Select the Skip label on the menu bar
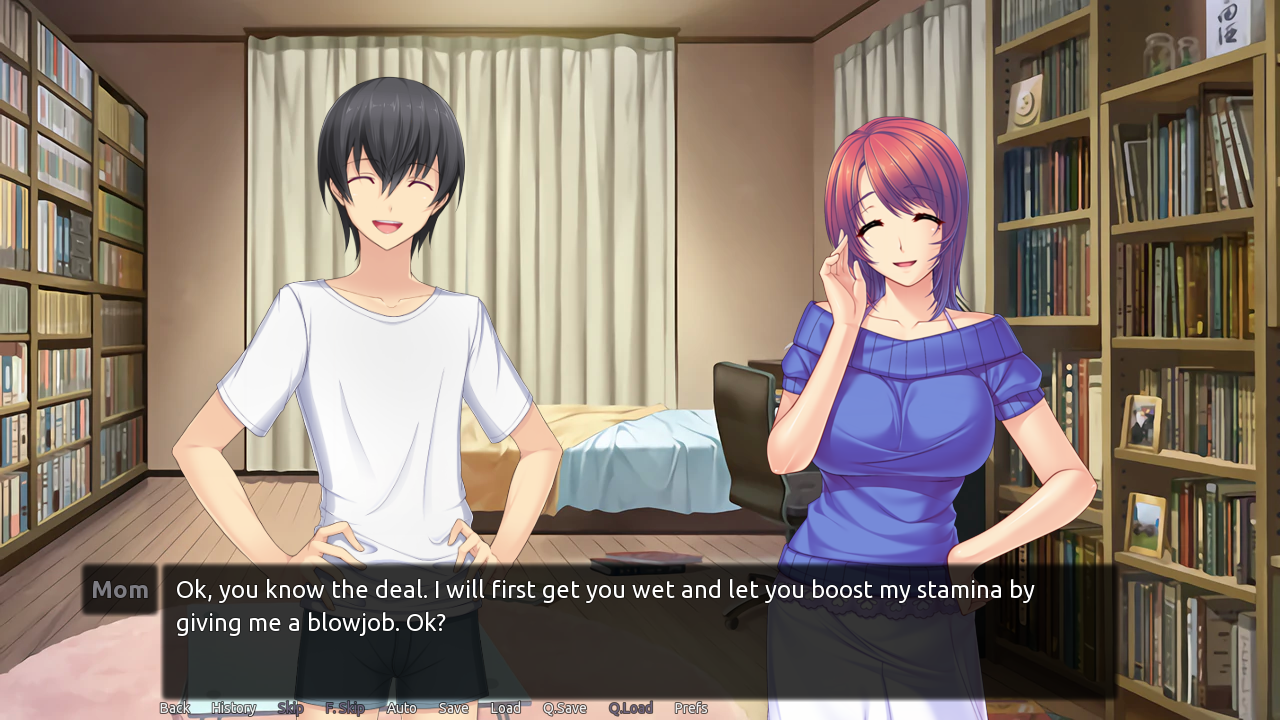 [290, 708]
